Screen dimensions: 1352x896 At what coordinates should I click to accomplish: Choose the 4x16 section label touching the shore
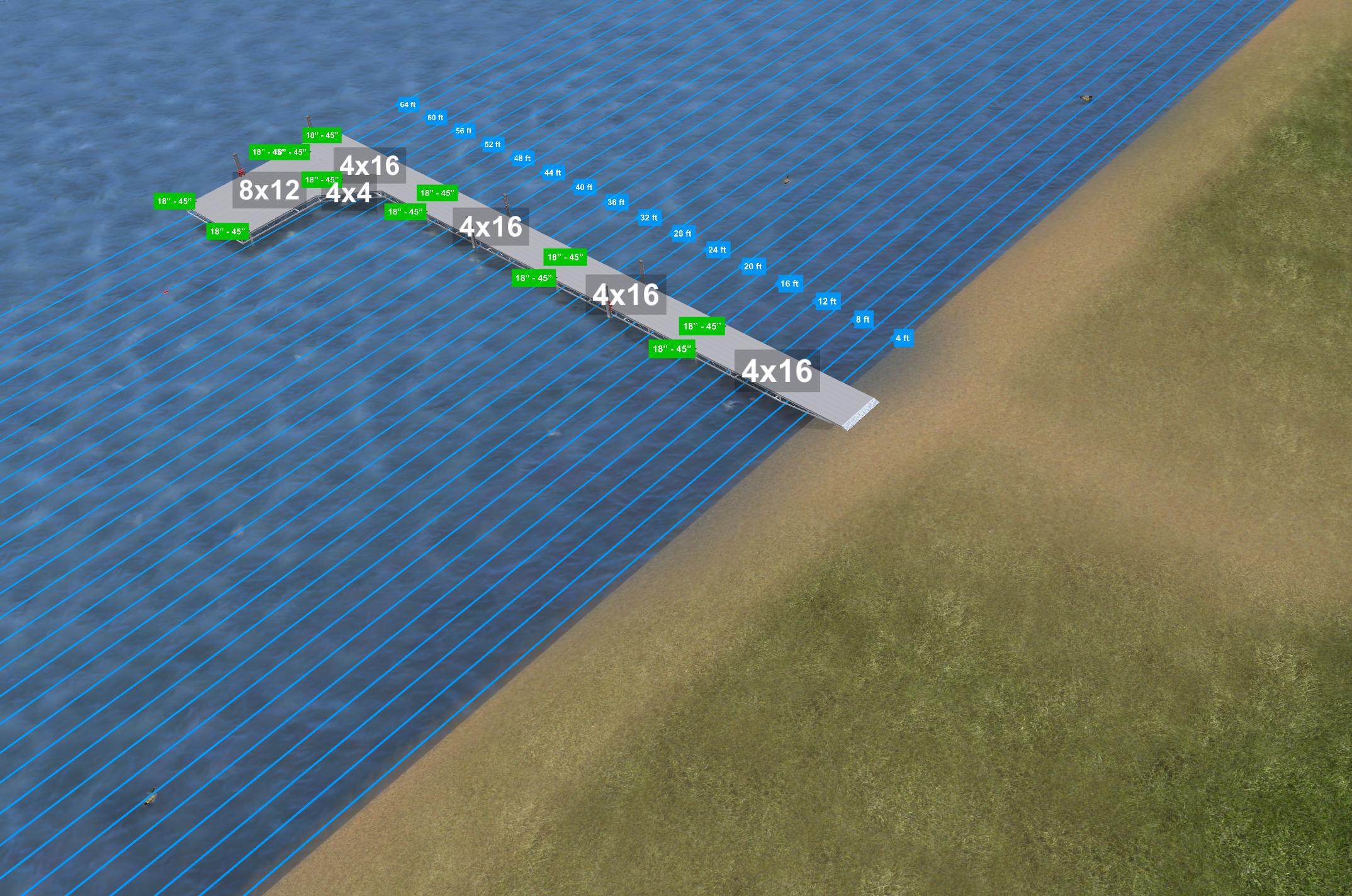click(777, 371)
